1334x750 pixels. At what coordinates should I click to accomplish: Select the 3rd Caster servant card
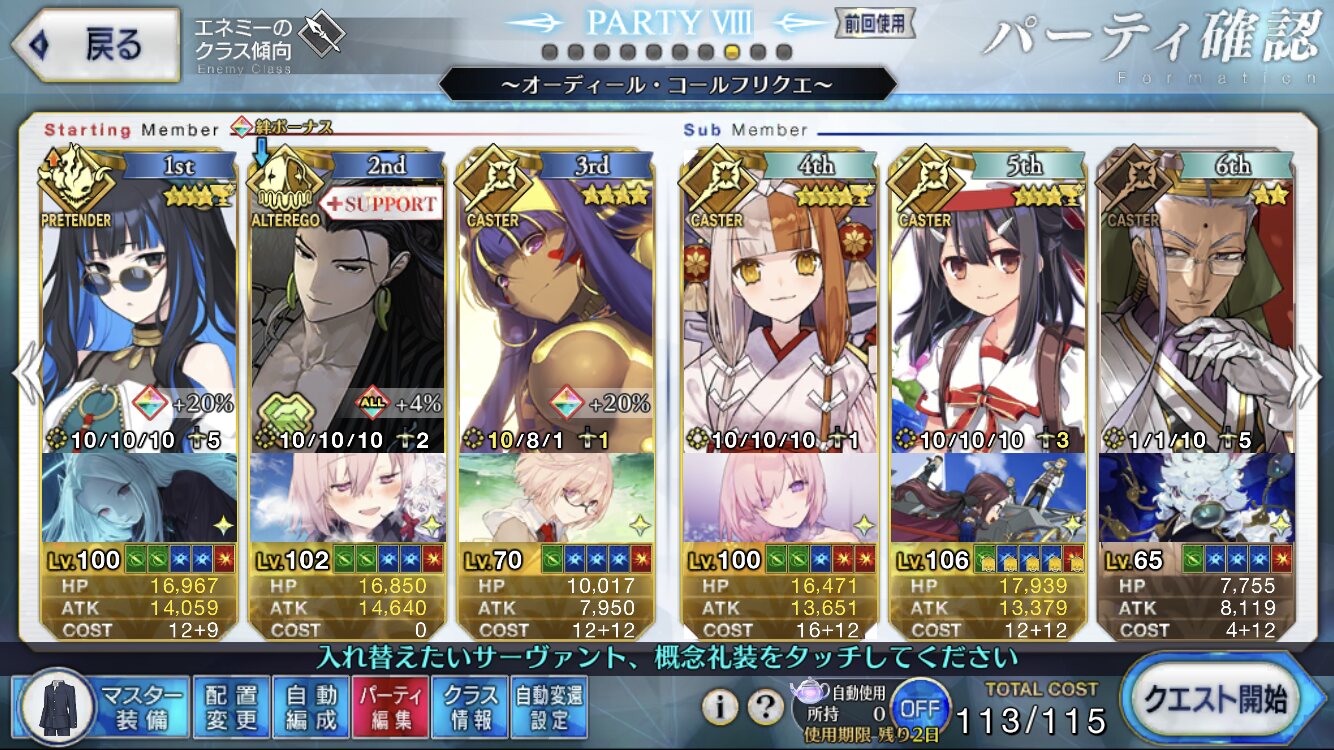click(556, 330)
